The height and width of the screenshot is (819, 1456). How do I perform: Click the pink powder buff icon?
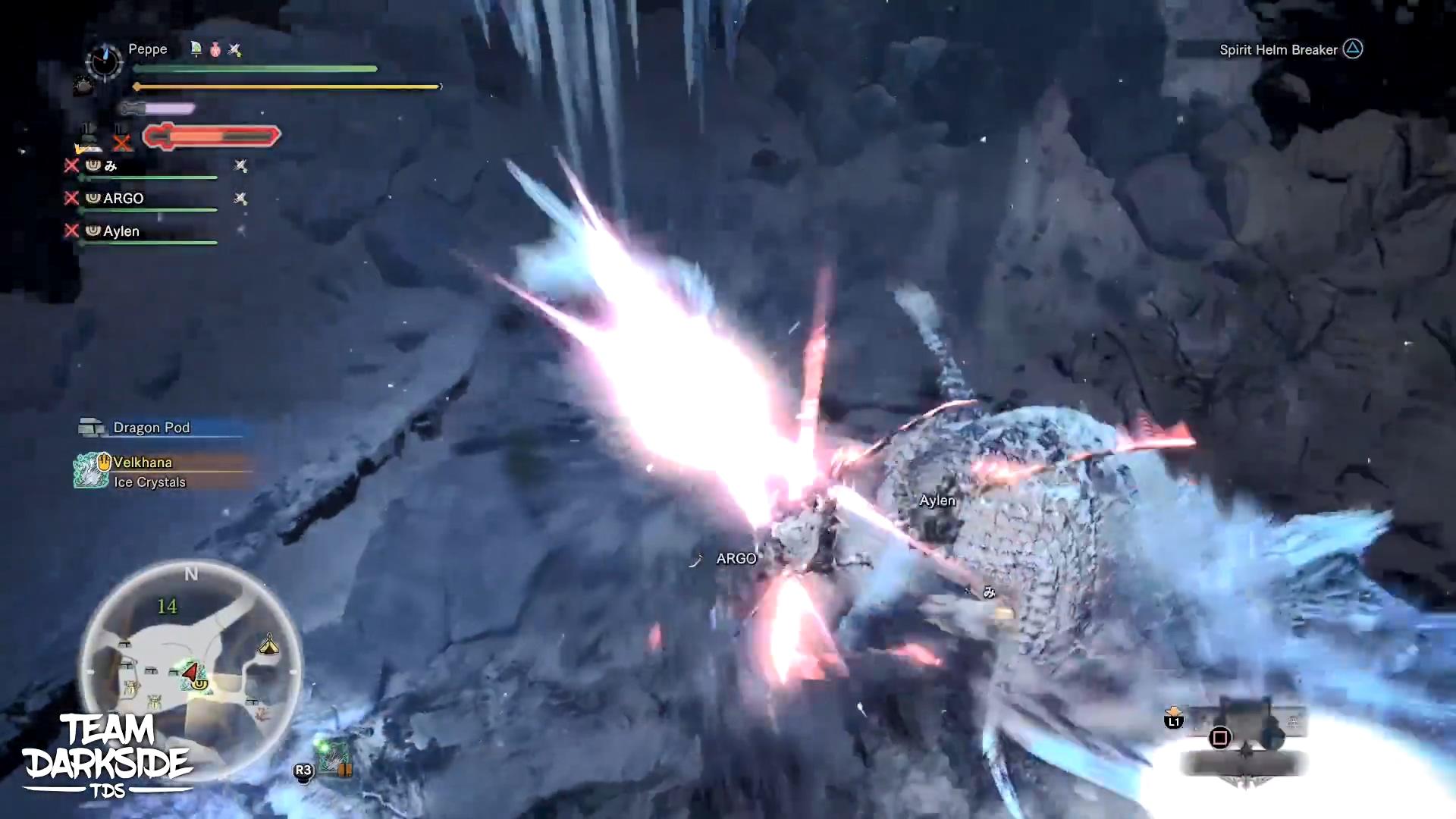tap(216, 50)
